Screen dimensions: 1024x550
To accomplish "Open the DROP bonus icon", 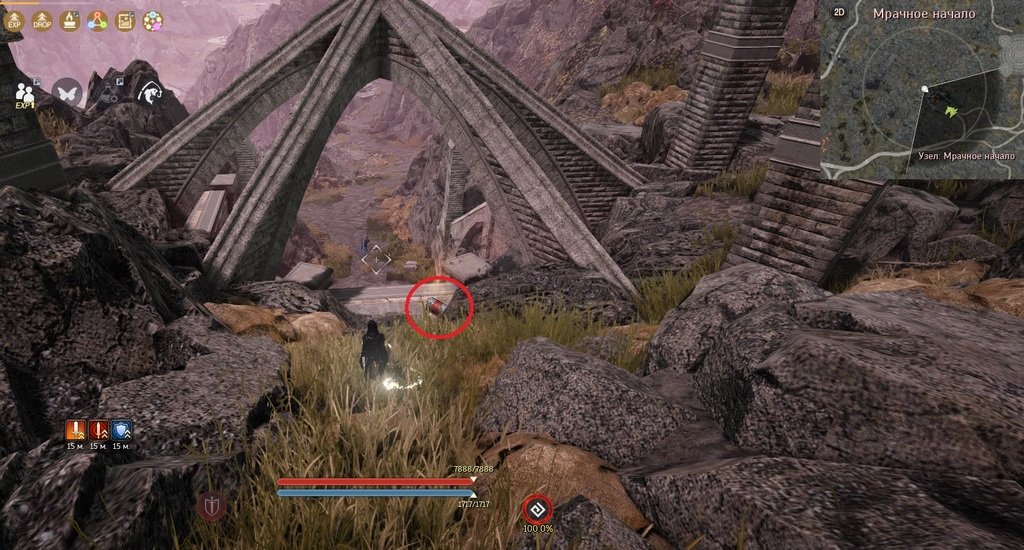I will coord(42,19).
